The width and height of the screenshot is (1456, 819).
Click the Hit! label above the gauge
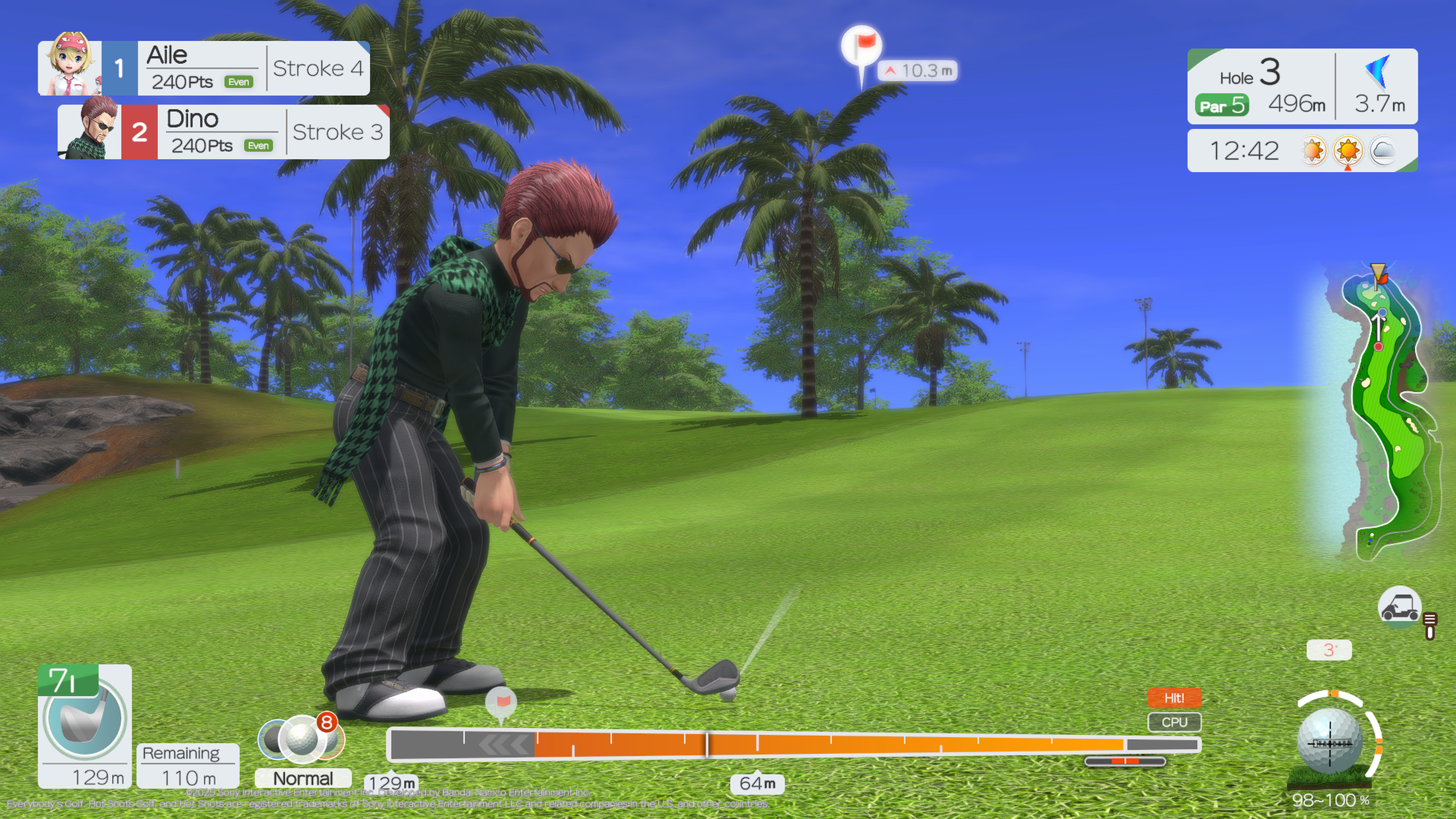[1174, 698]
